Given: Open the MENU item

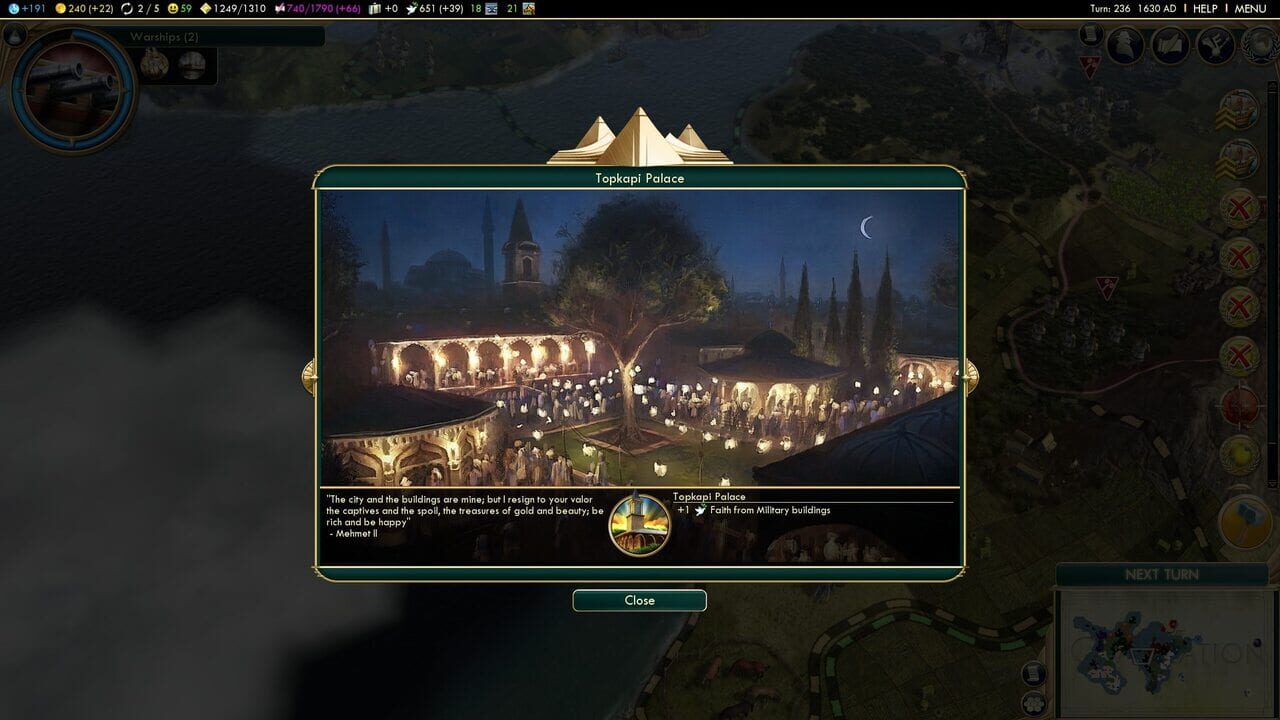Looking at the screenshot, I should click(x=1252, y=9).
